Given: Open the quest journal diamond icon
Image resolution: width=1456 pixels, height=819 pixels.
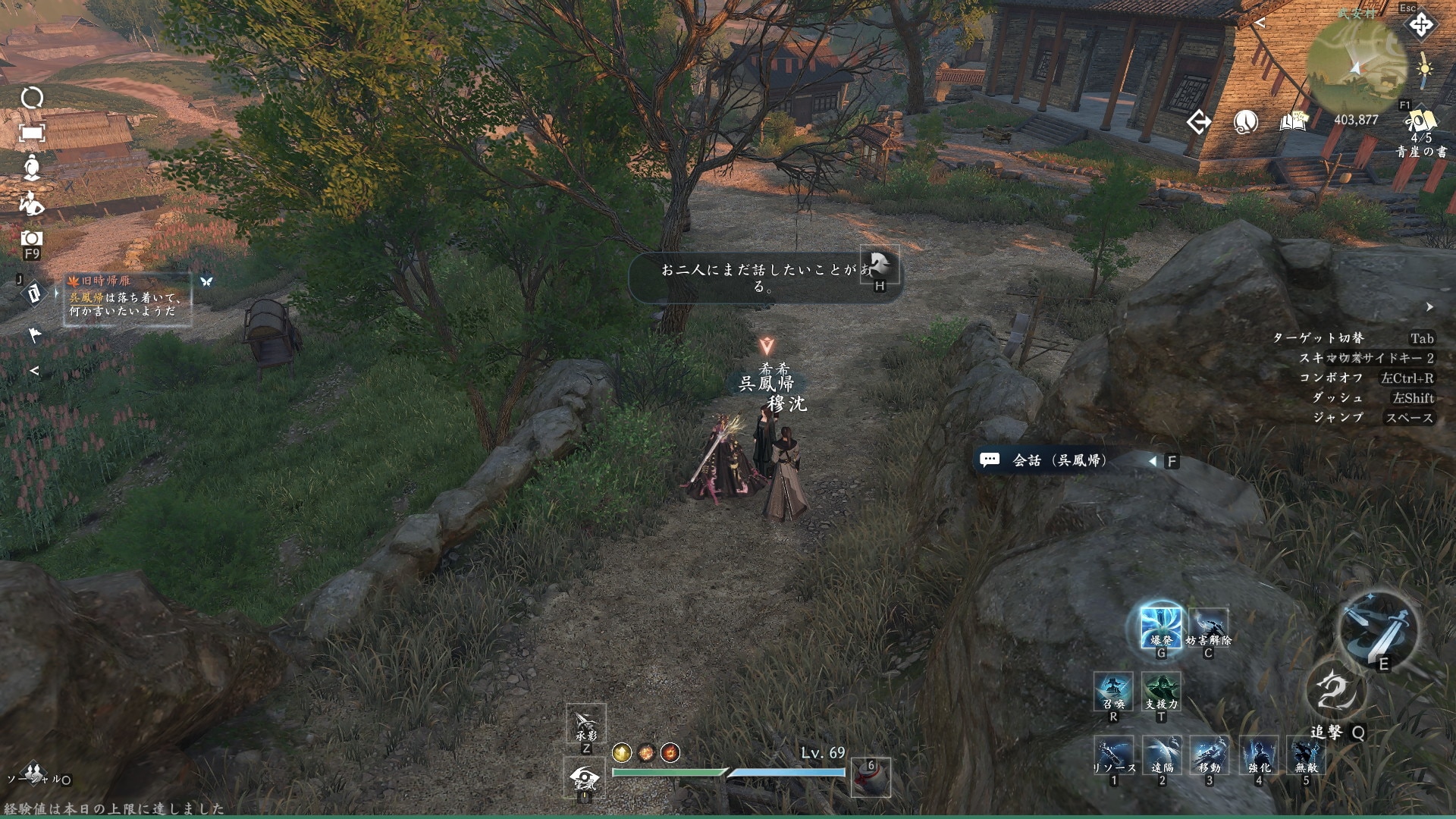Looking at the screenshot, I should [33, 293].
